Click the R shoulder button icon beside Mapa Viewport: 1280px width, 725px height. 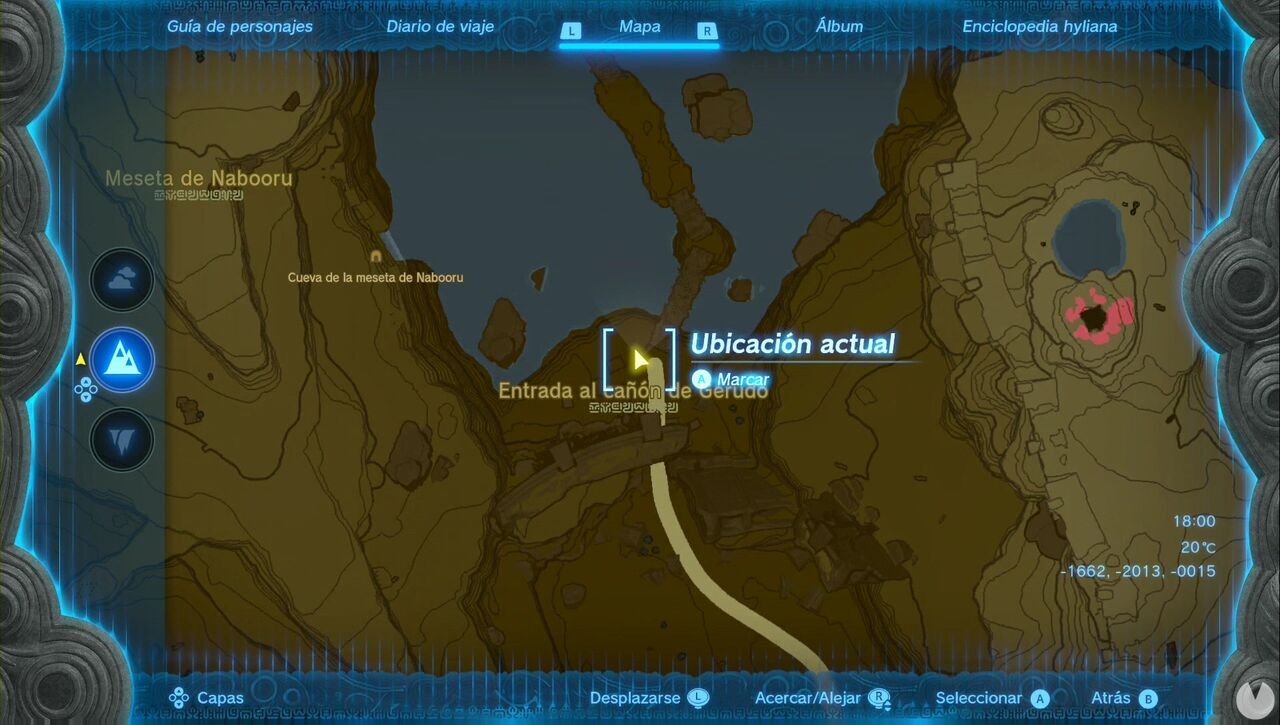[x=707, y=31]
